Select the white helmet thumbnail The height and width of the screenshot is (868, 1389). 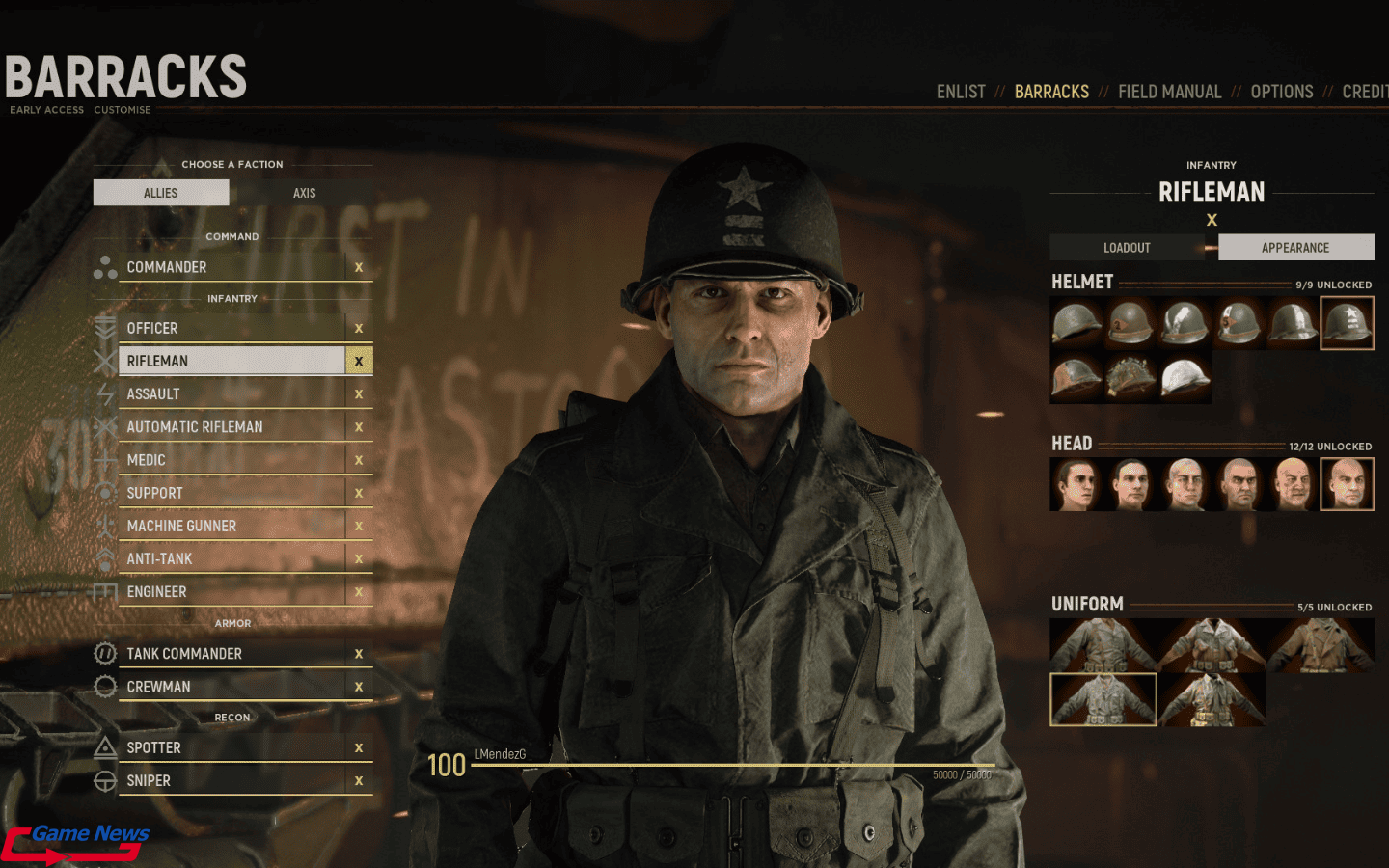pos(1185,377)
